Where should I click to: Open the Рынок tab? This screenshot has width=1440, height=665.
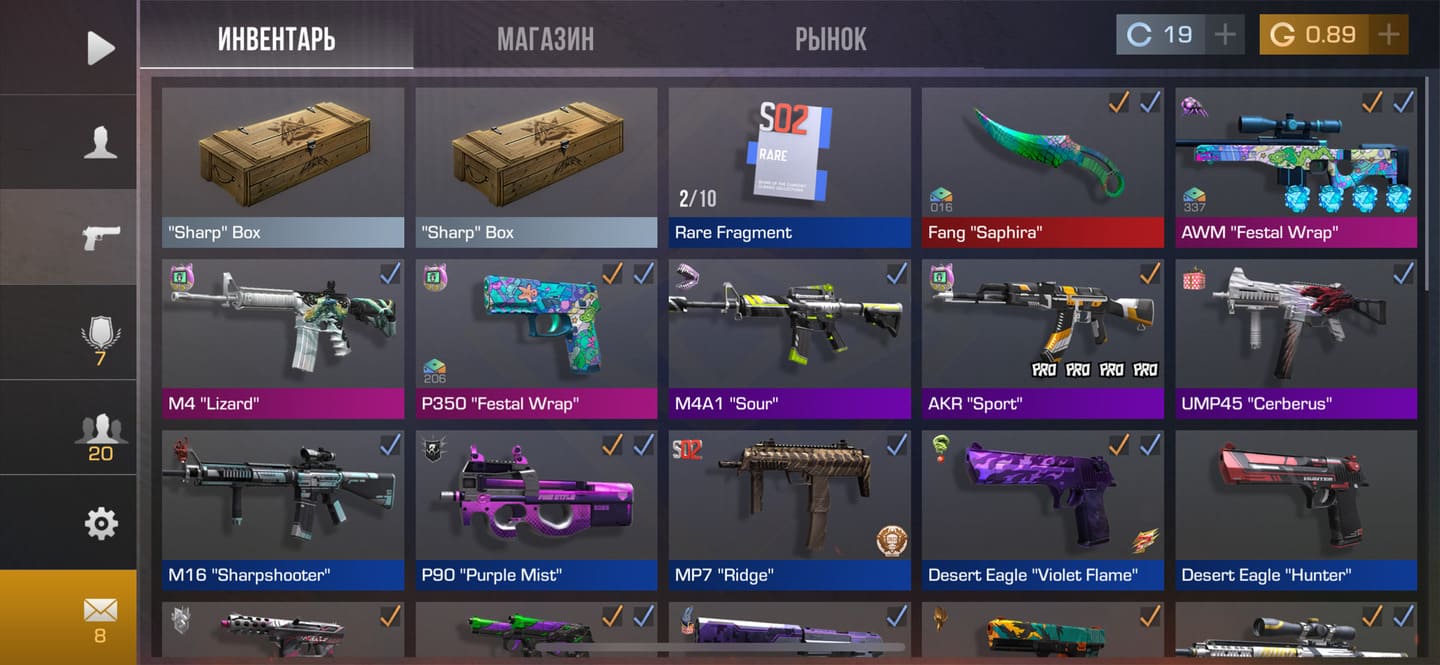tap(830, 38)
